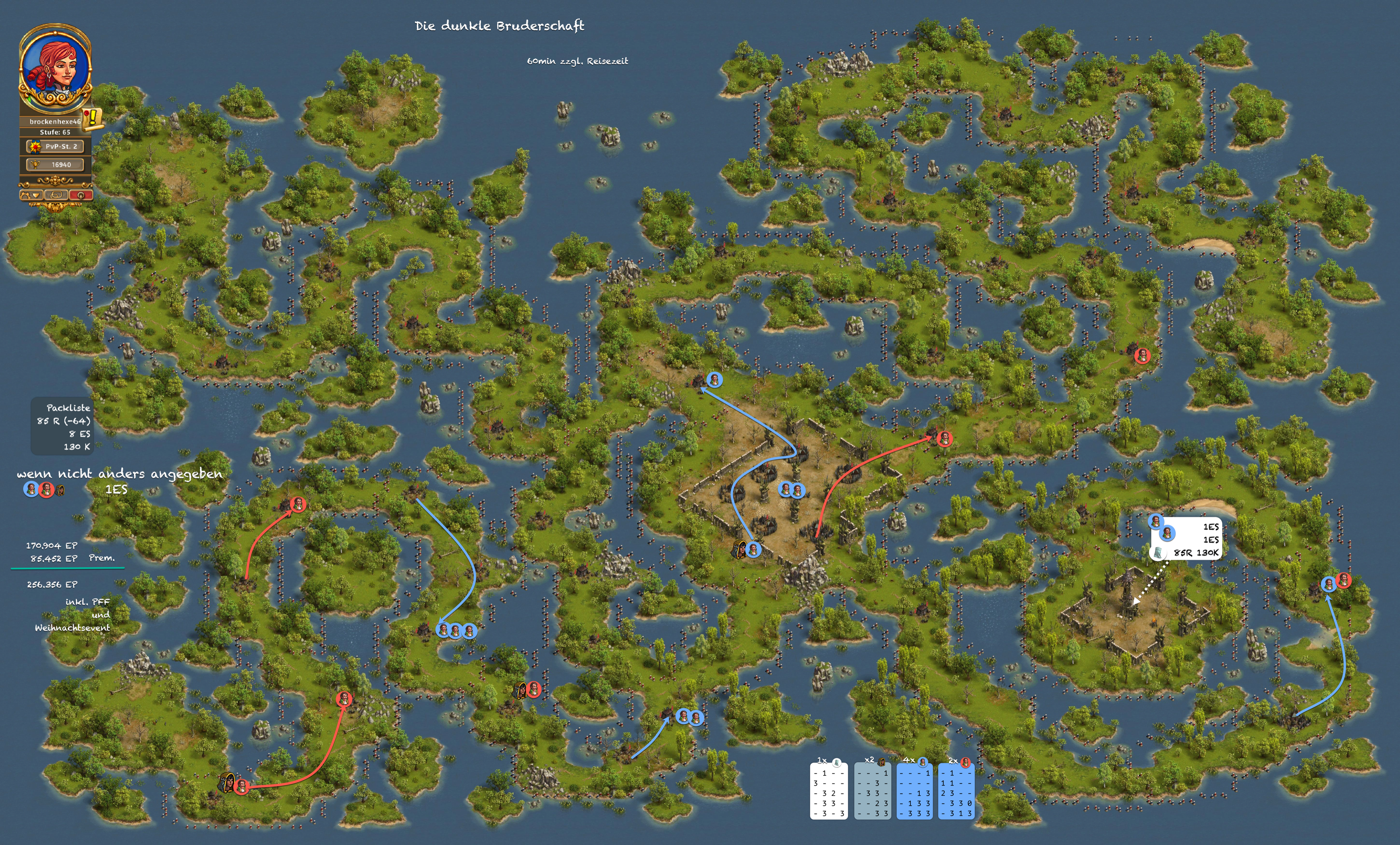Open the trophy score 16940 button
This screenshot has width=1400, height=845.
(55, 165)
